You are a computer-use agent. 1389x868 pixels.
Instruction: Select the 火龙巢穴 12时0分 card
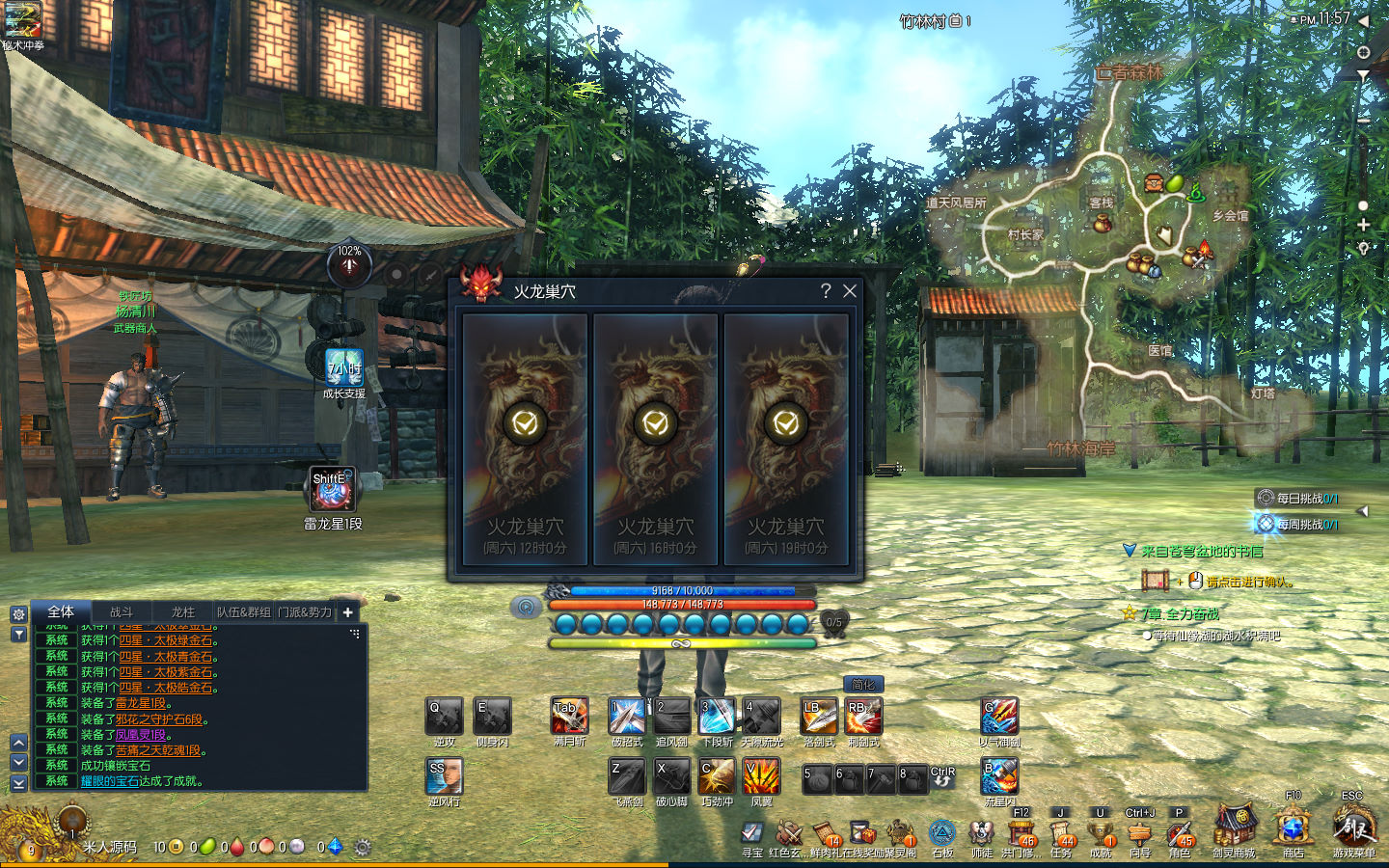(525, 439)
